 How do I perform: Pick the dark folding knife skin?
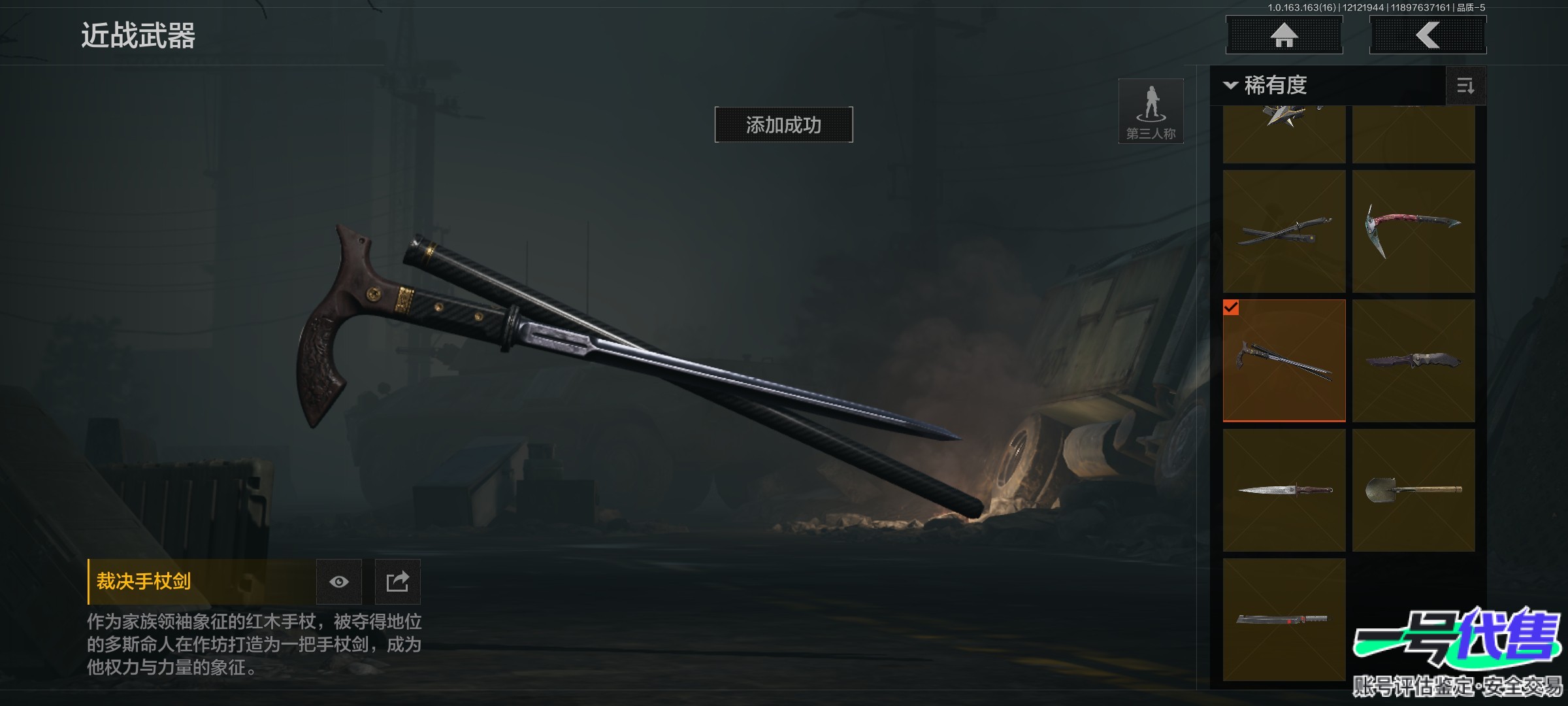click(x=1413, y=361)
